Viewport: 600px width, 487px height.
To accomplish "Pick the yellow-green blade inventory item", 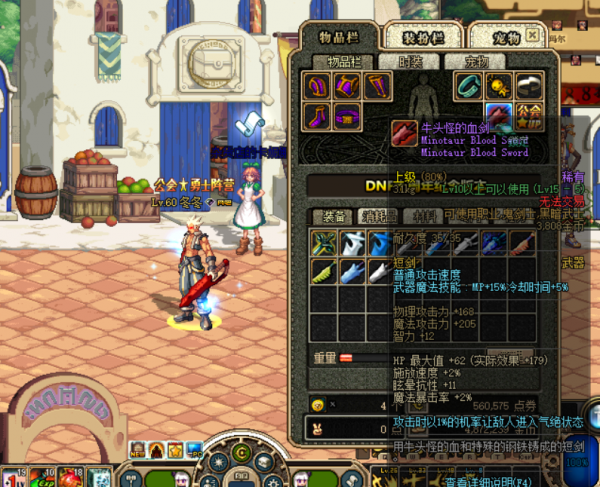I will pos(322,271).
